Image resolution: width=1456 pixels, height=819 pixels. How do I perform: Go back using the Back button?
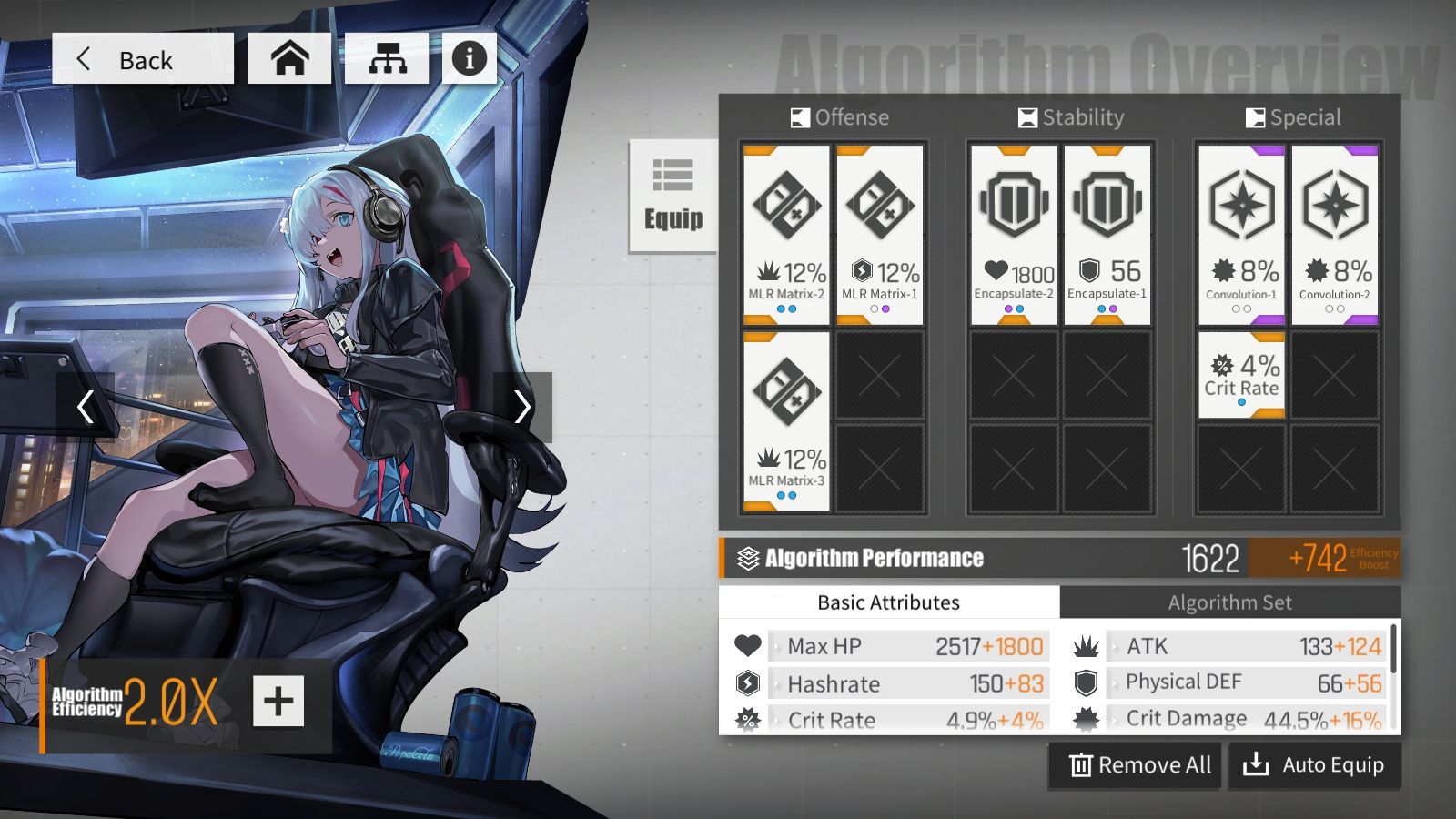pyautogui.click(x=143, y=59)
